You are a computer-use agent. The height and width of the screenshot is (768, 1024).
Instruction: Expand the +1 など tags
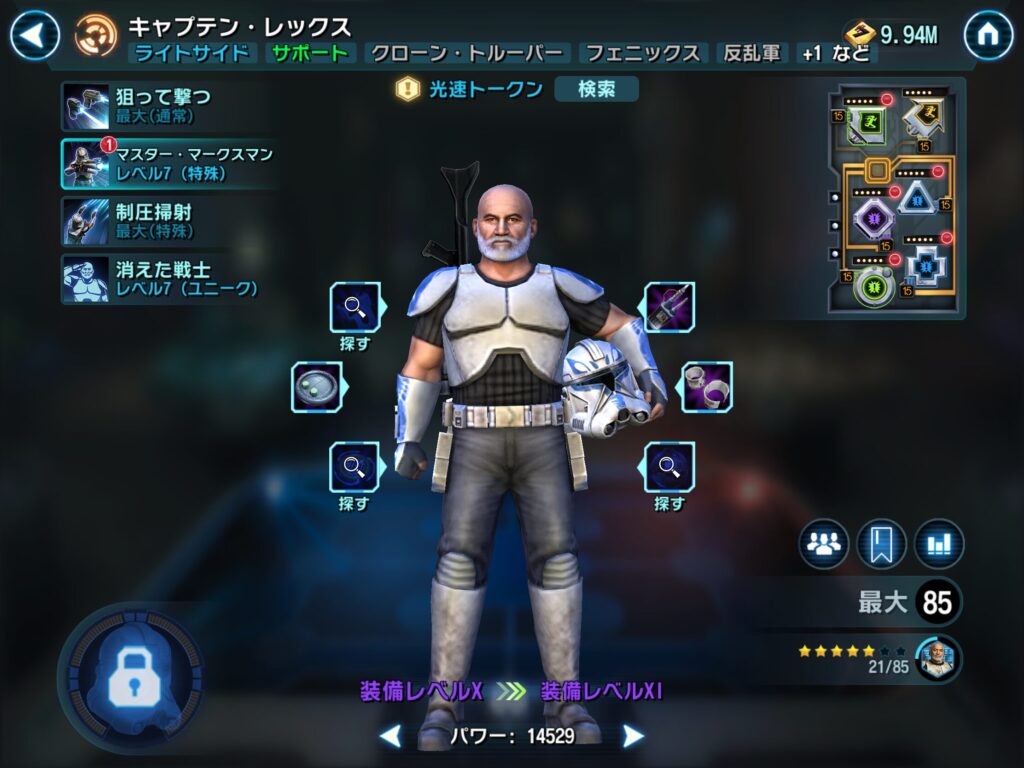click(834, 54)
